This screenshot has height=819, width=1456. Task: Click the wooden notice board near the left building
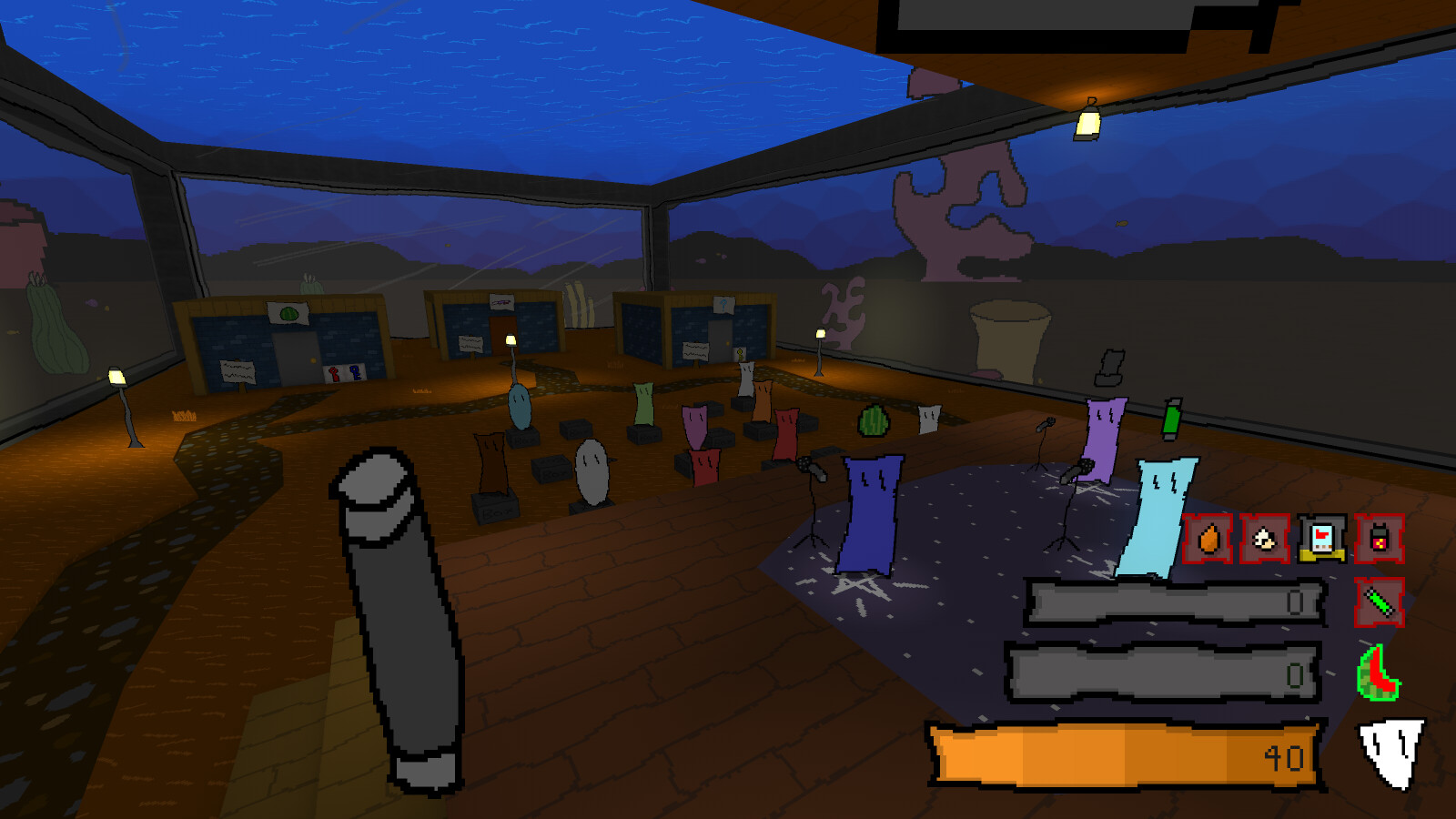[x=238, y=373]
